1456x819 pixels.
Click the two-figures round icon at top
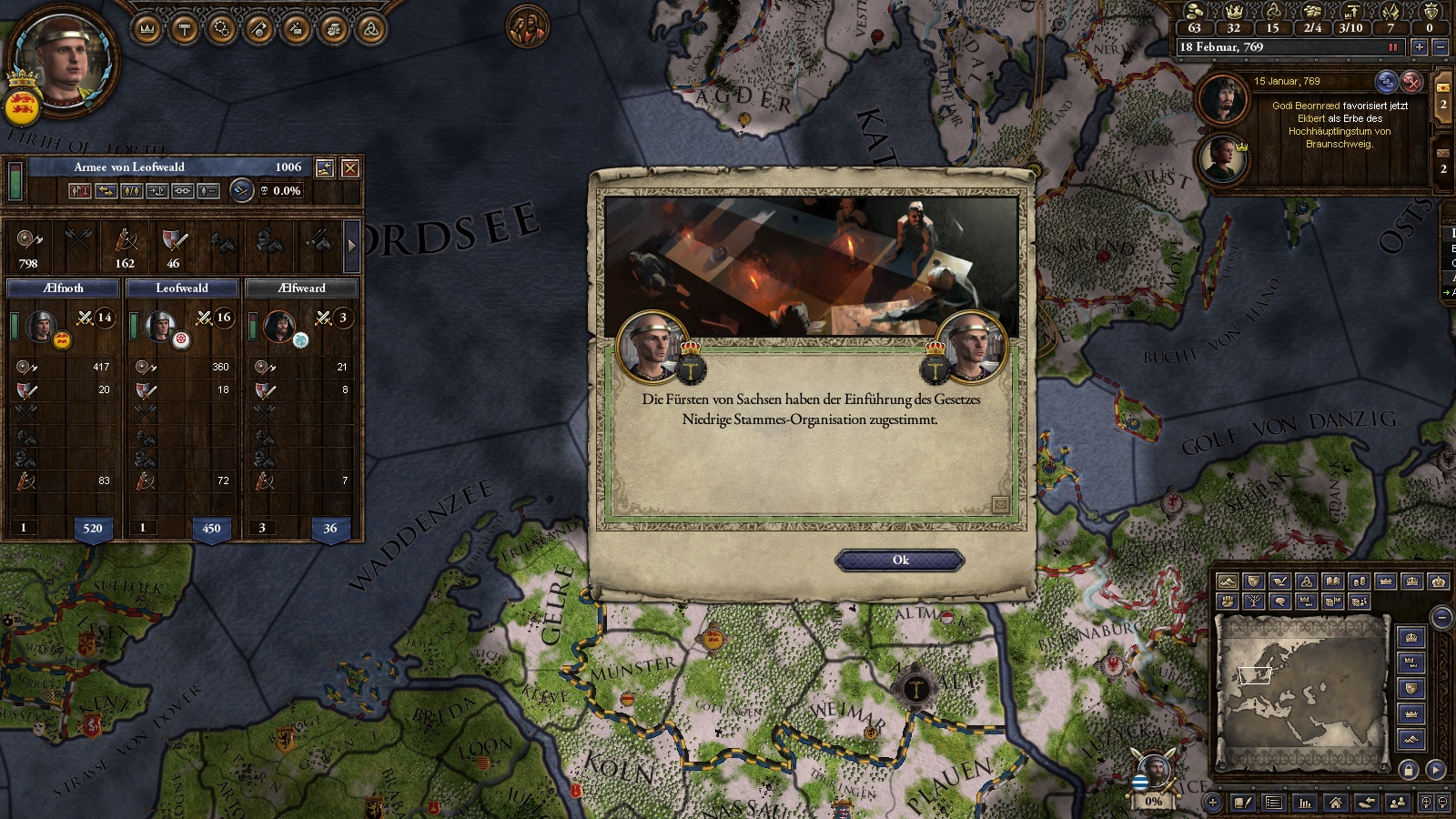(x=527, y=26)
